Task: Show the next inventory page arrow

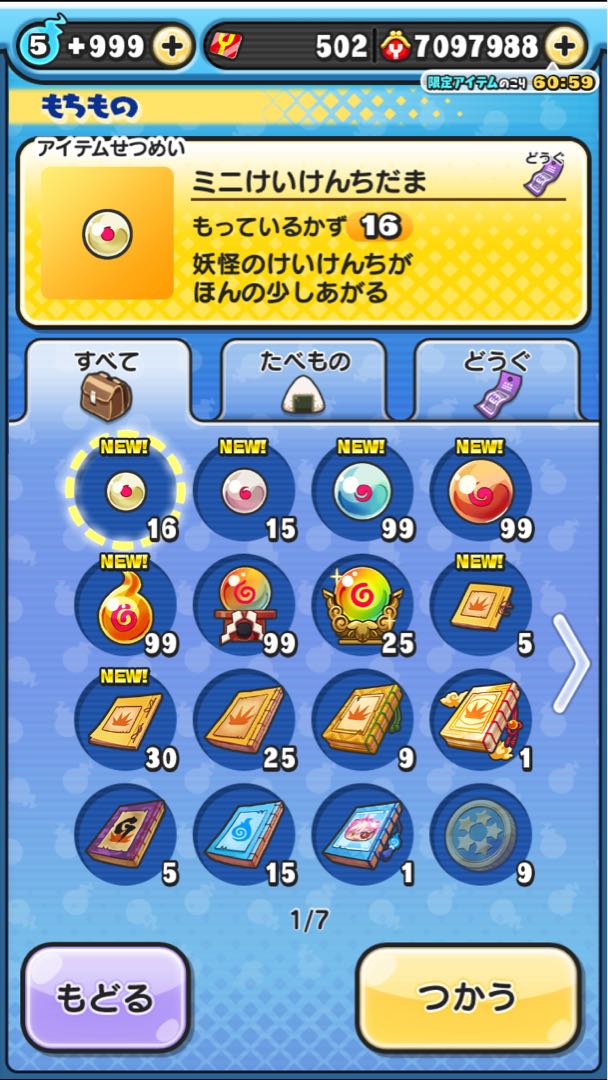Action: pyautogui.click(x=571, y=663)
